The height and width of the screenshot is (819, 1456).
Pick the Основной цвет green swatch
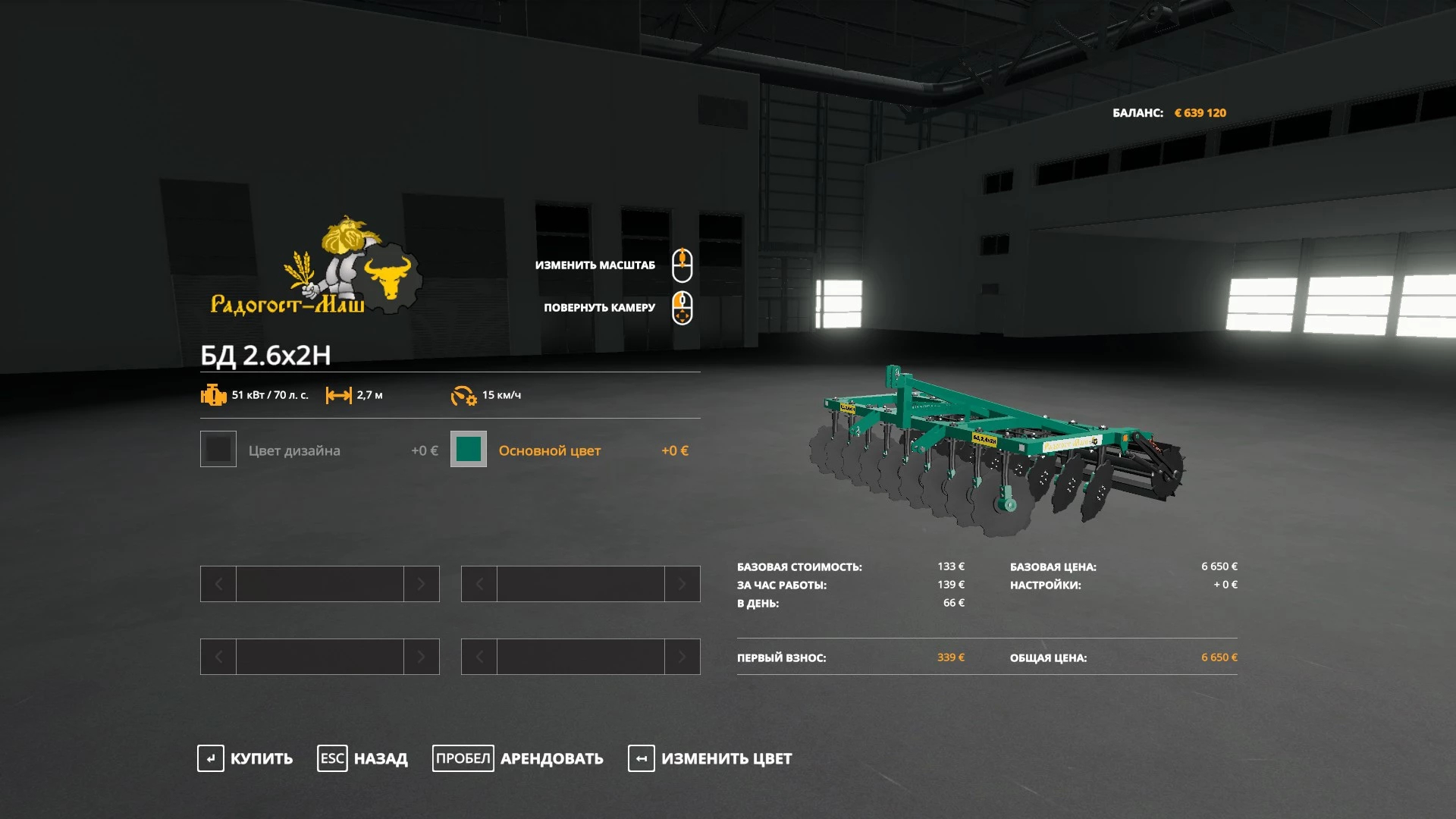pos(469,449)
